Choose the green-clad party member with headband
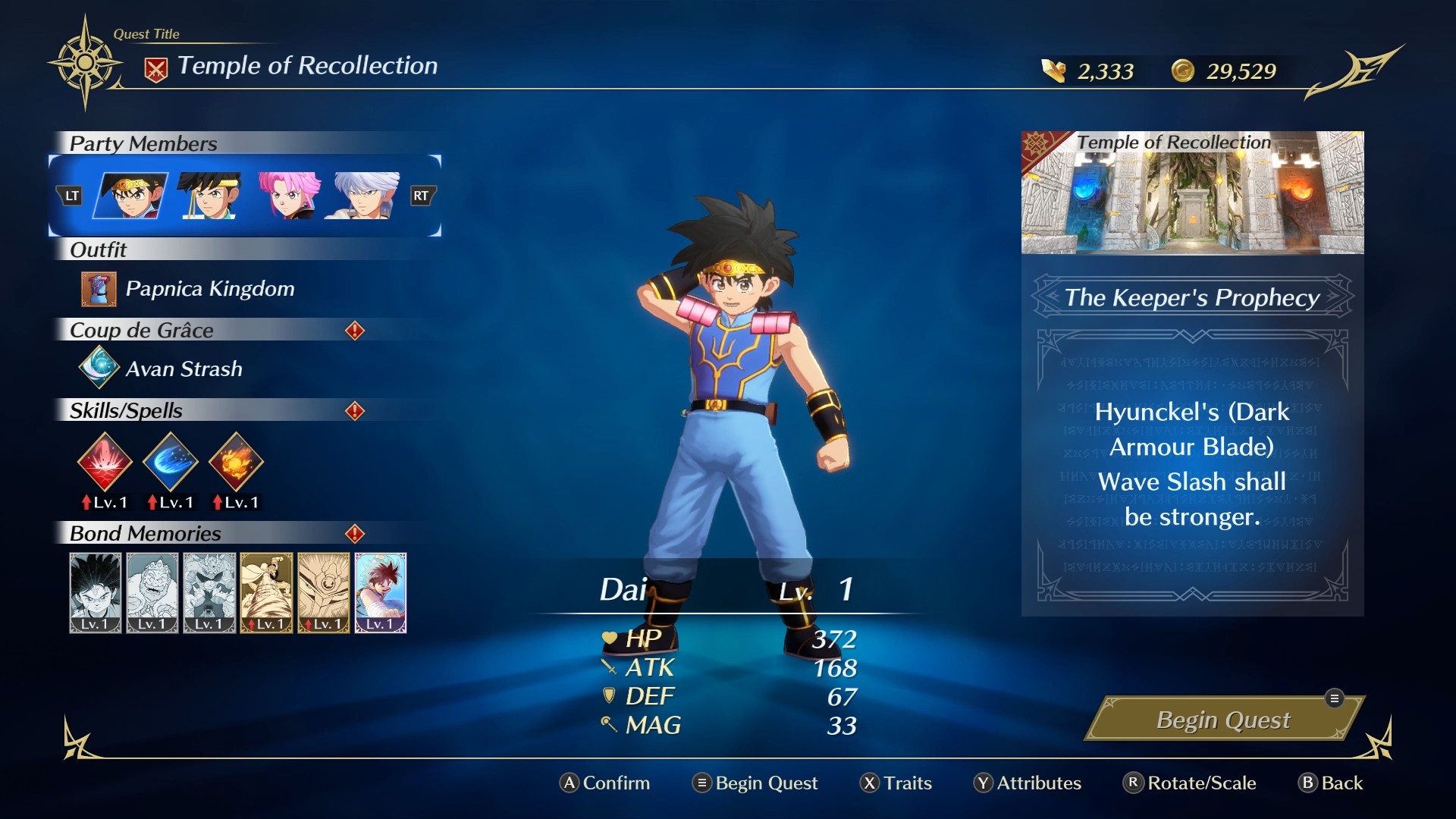The image size is (1456, 819). (x=209, y=196)
